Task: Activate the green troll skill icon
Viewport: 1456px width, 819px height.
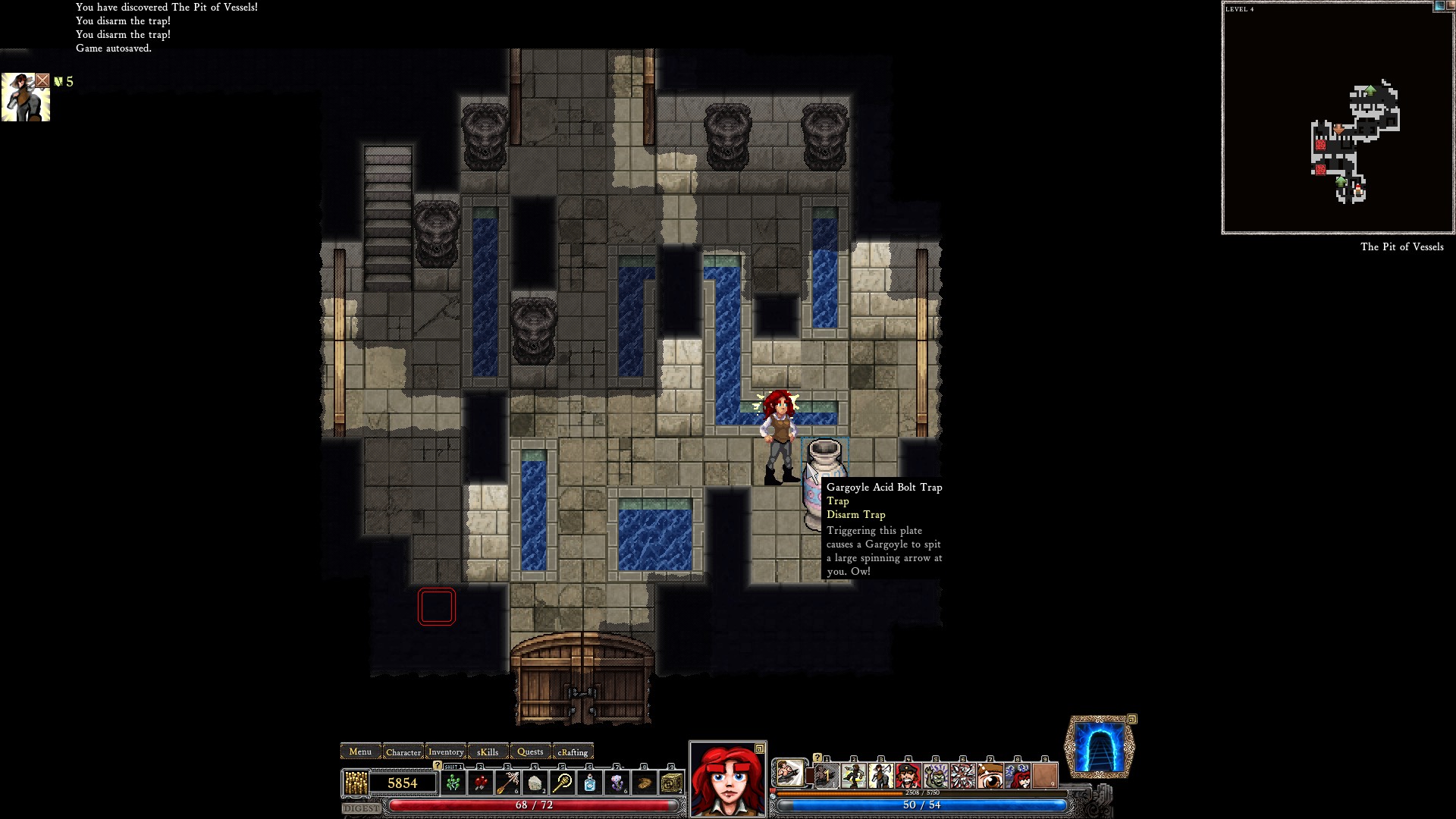Action: pos(935,775)
